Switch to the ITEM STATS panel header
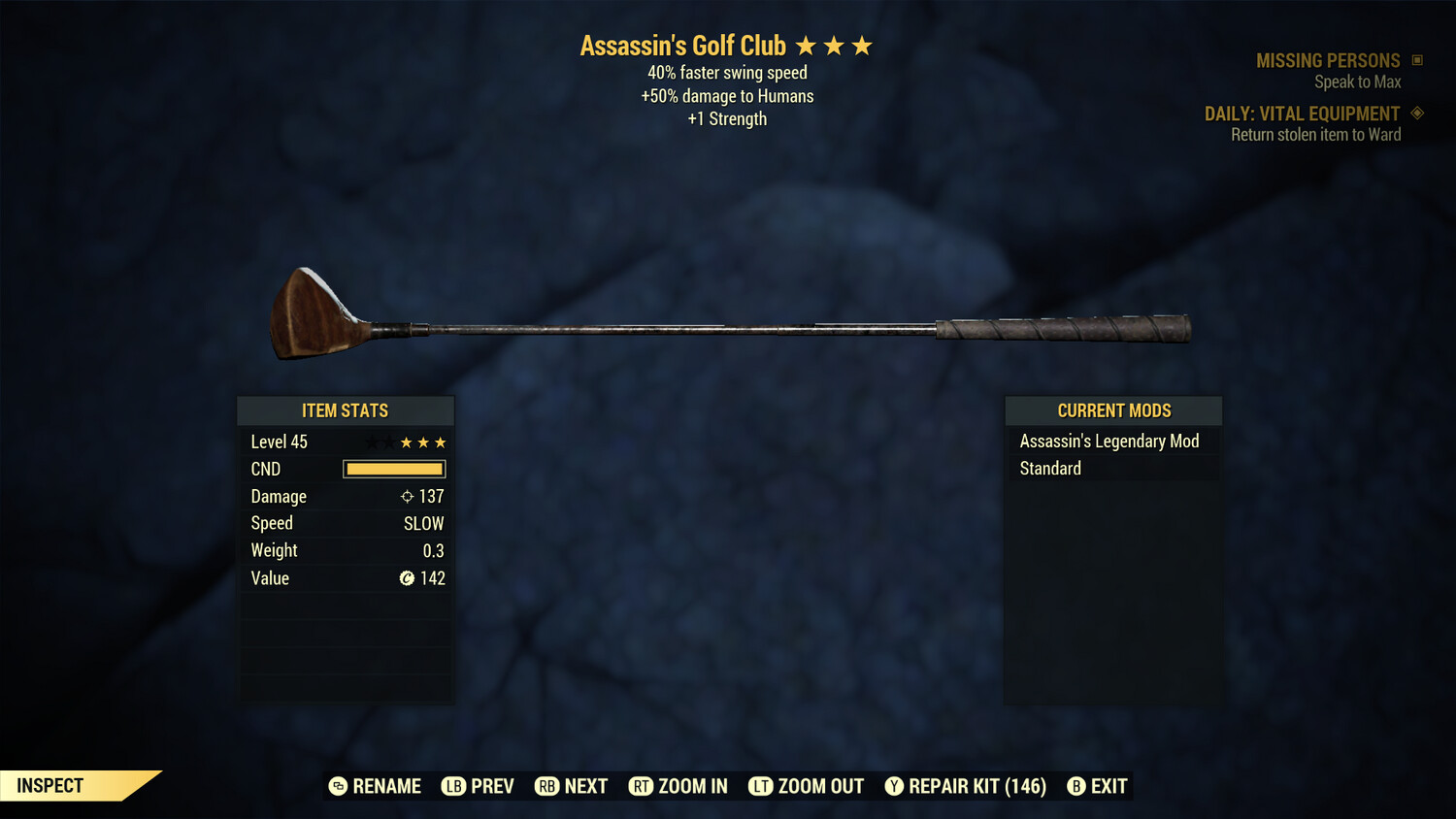The height and width of the screenshot is (819, 1456). click(x=346, y=410)
